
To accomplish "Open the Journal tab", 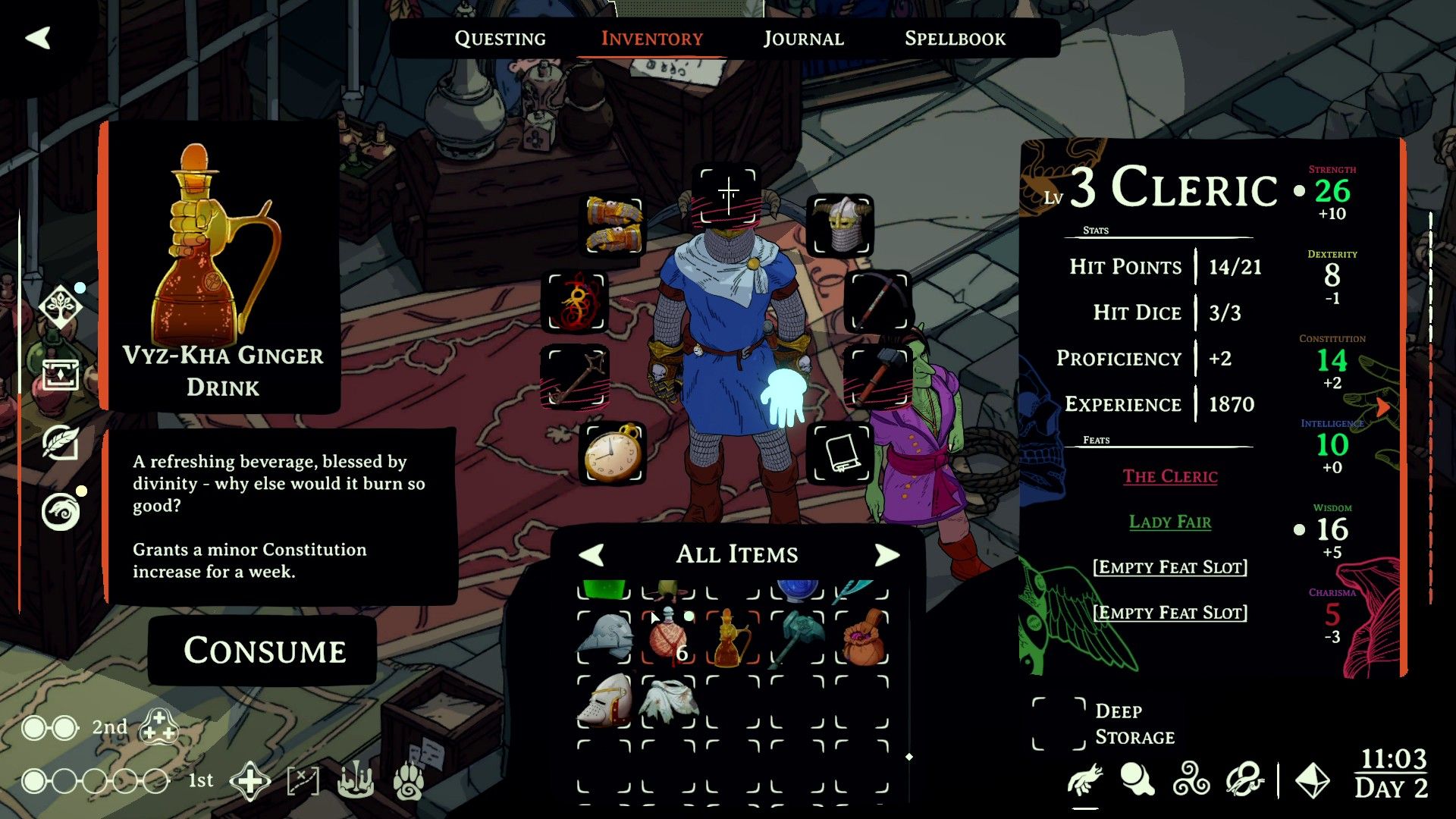I will point(803,39).
